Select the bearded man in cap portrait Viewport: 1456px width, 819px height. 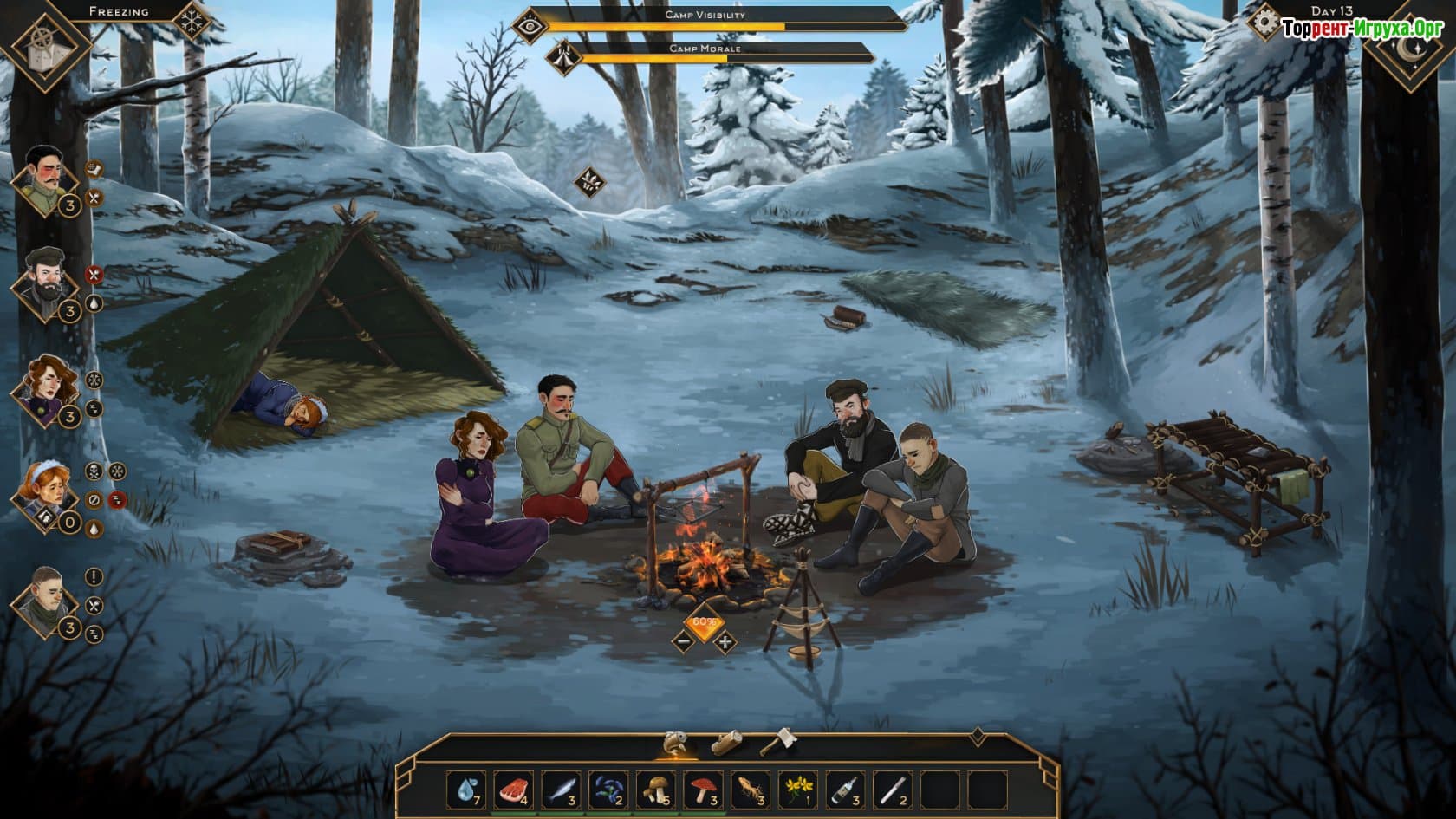(x=43, y=282)
